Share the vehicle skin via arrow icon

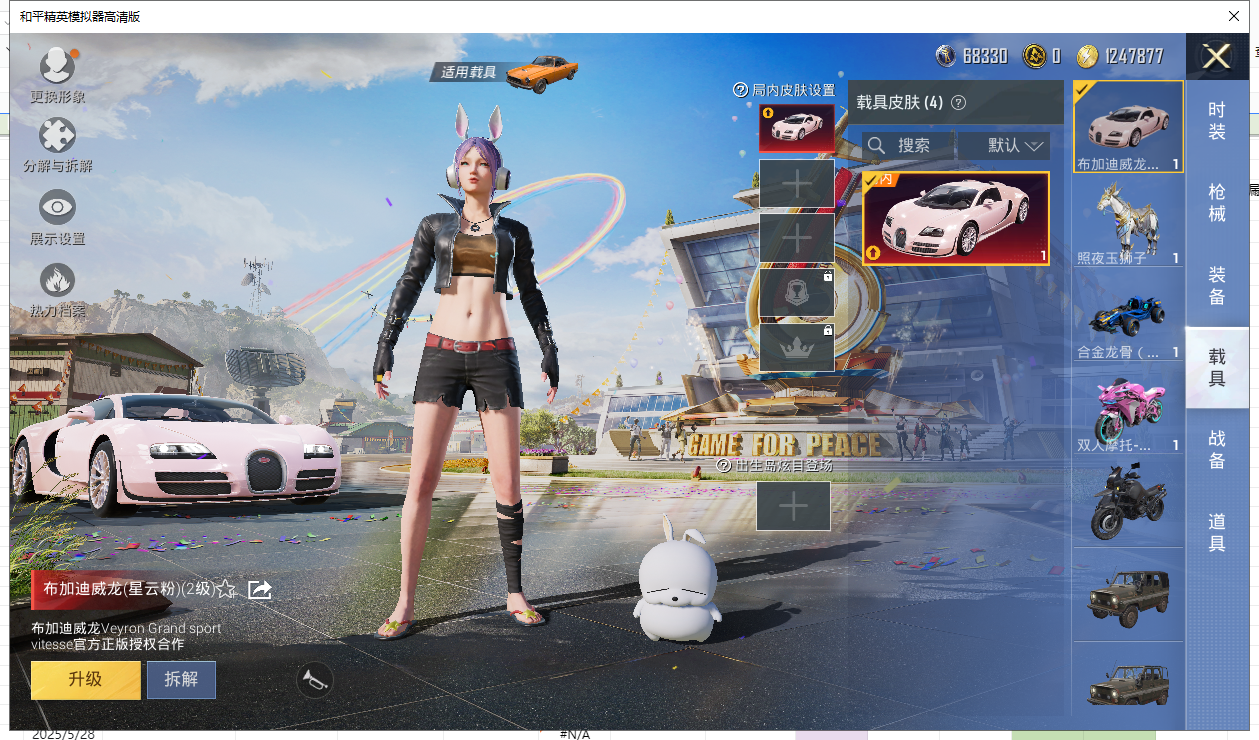[260, 590]
